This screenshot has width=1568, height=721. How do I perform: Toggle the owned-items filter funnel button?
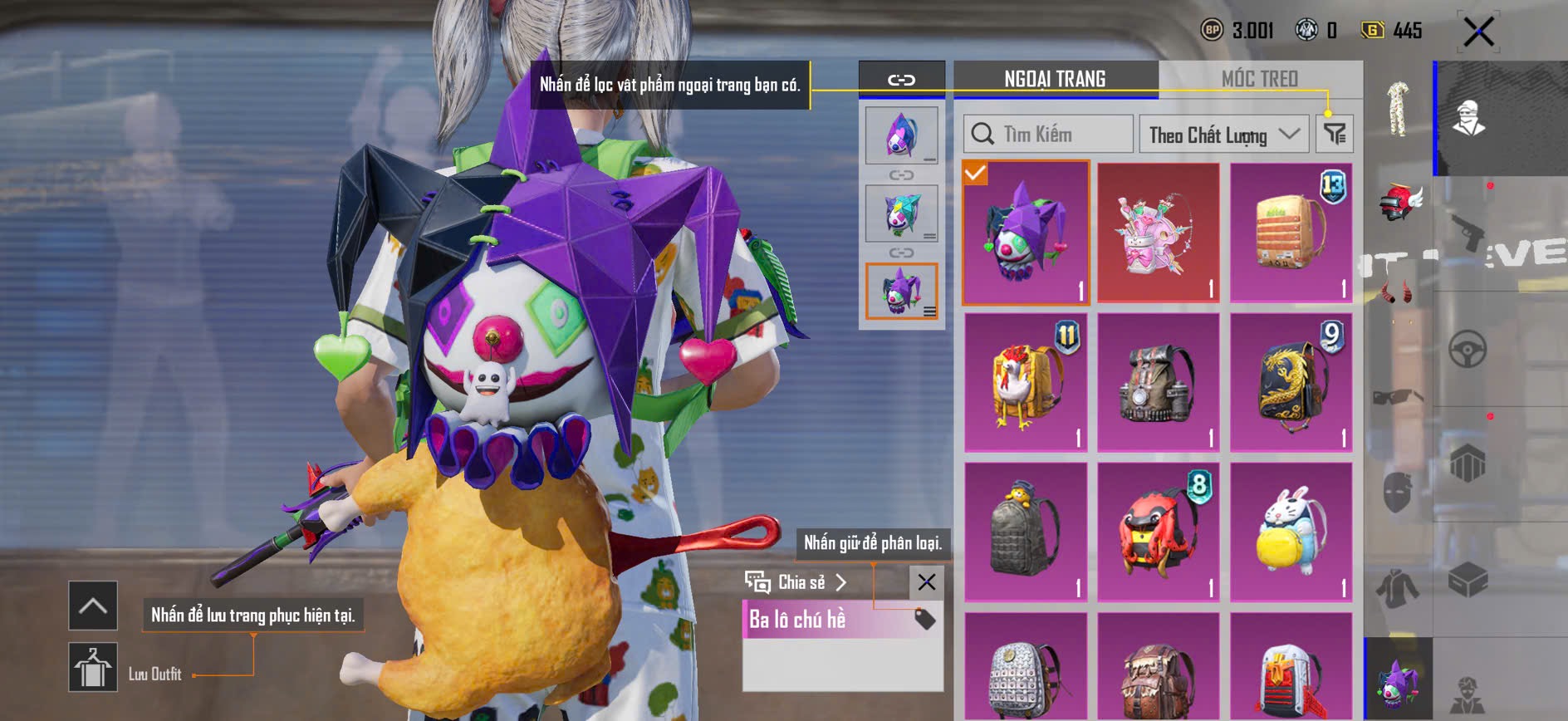click(1335, 134)
